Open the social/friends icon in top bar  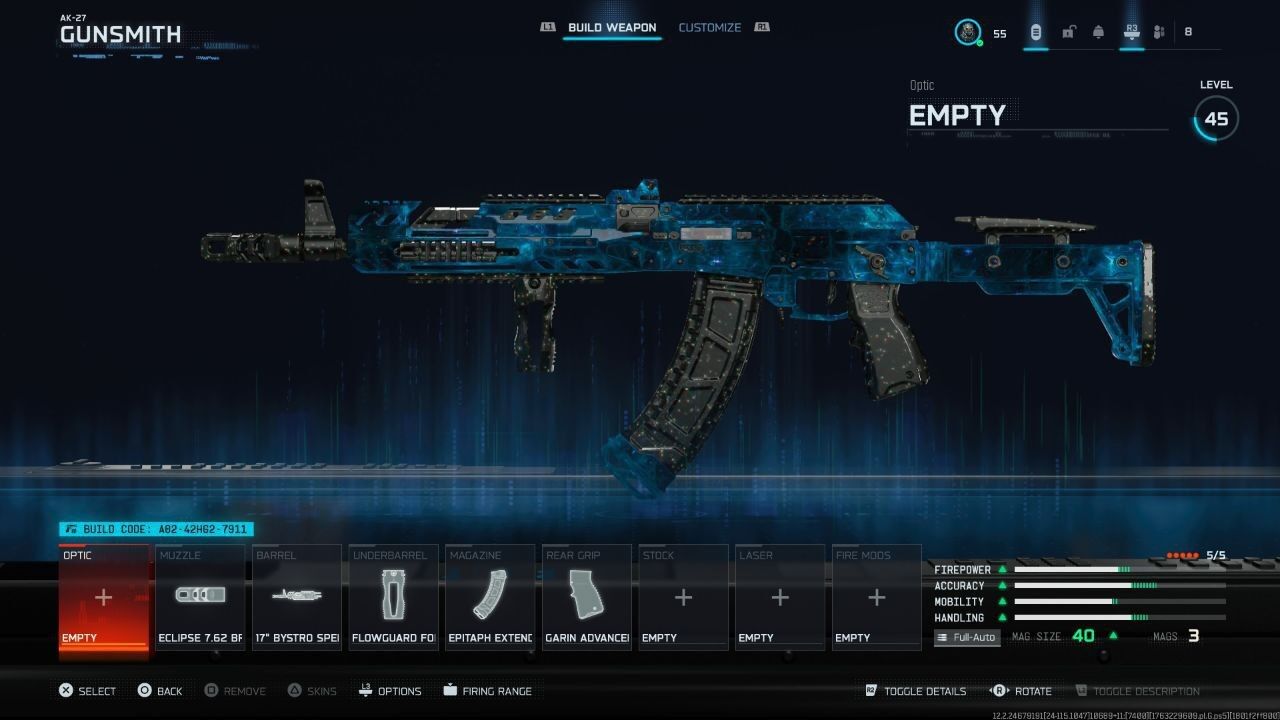point(1158,32)
